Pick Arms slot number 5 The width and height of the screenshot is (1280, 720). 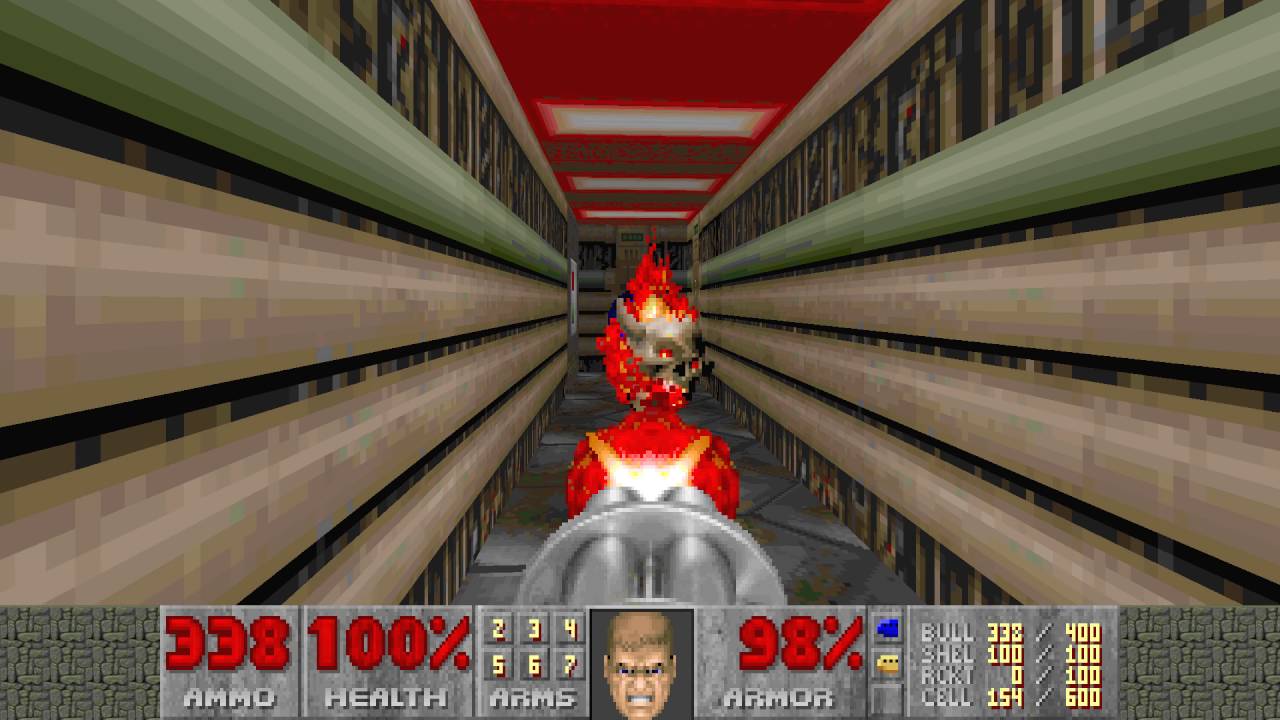click(498, 663)
